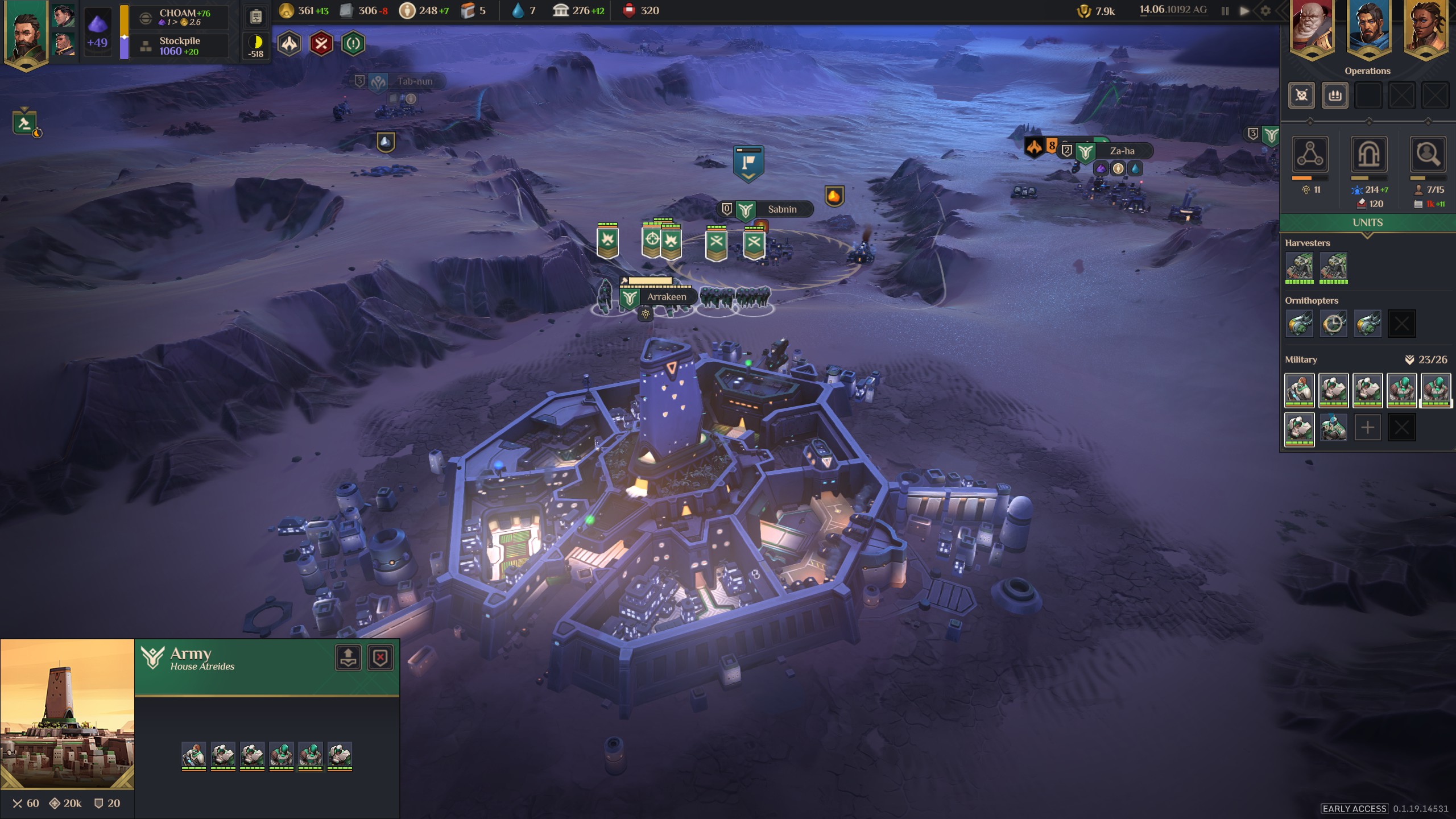This screenshot has width=1456, height=819.
Task: Disband army using the red X button
Action: 380,658
